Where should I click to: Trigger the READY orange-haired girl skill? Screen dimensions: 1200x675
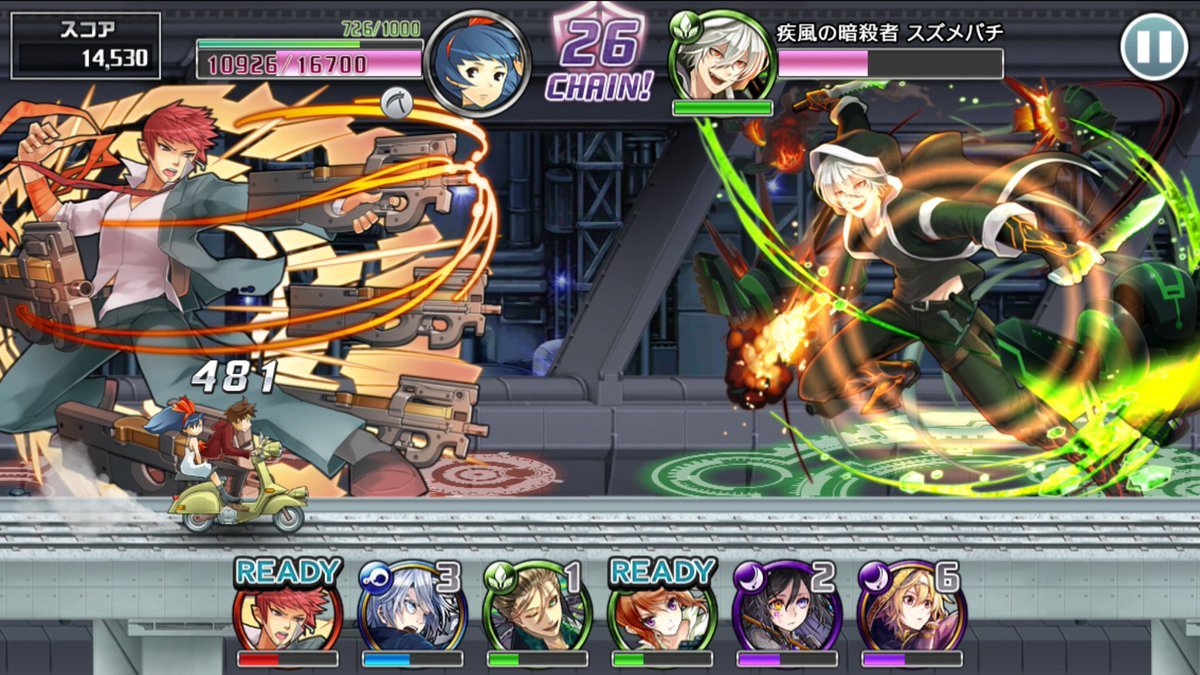662,611
